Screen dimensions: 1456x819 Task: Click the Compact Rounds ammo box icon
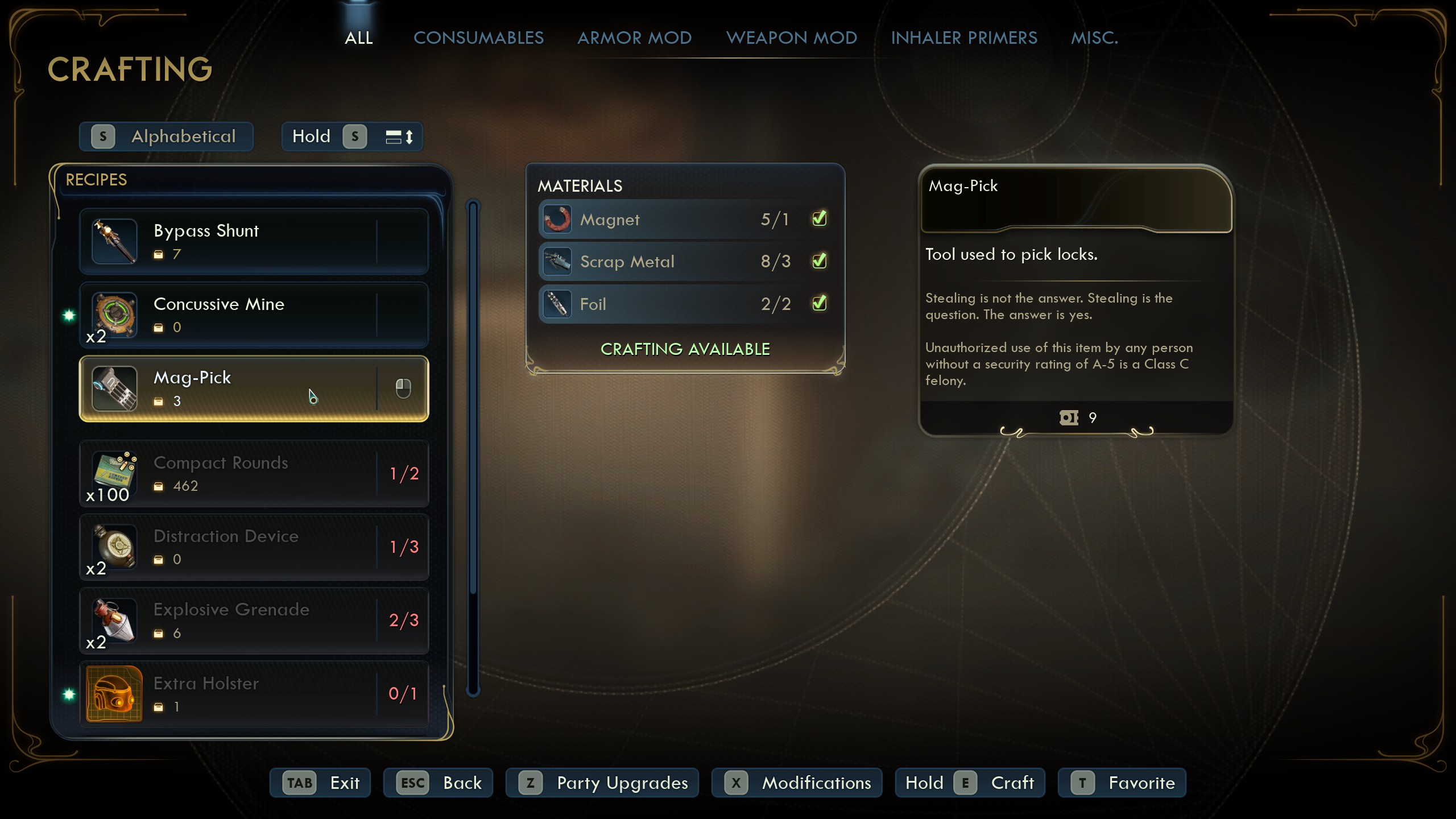point(114,474)
